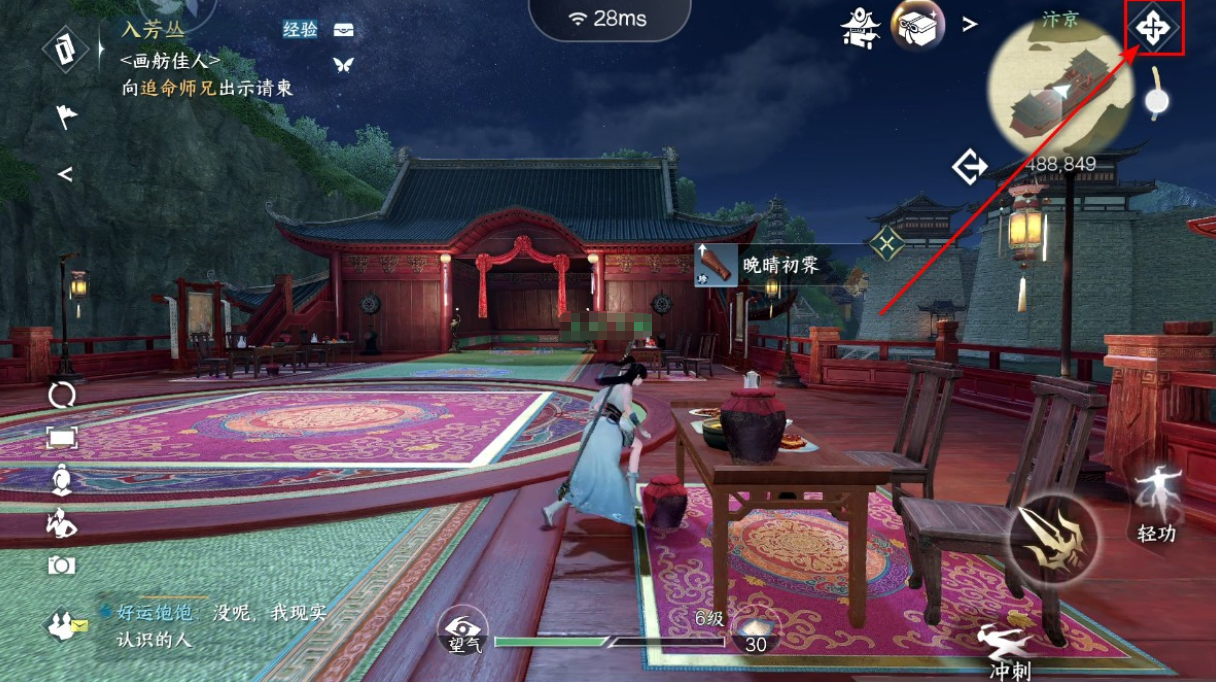Open the four-petal main menu icon

tap(1153, 28)
